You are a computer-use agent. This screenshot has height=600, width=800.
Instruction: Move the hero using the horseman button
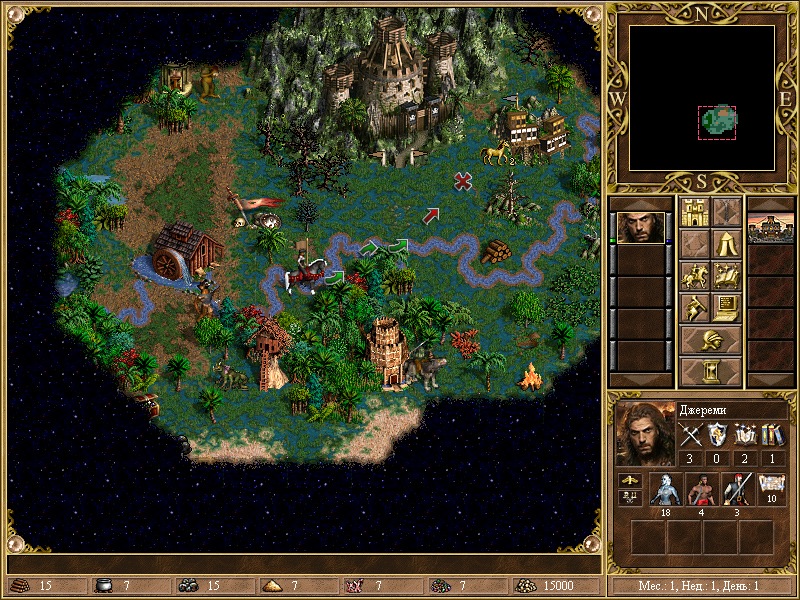point(693,275)
